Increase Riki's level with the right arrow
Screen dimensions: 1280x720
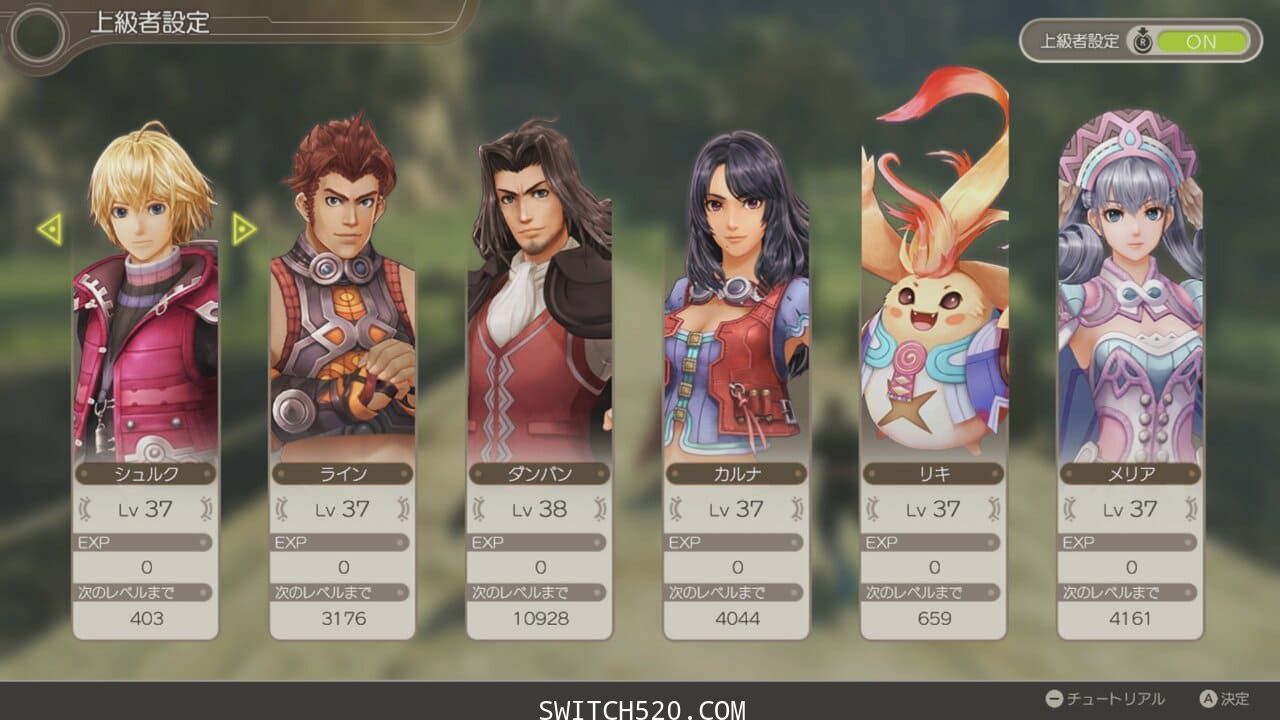click(x=992, y=510)
